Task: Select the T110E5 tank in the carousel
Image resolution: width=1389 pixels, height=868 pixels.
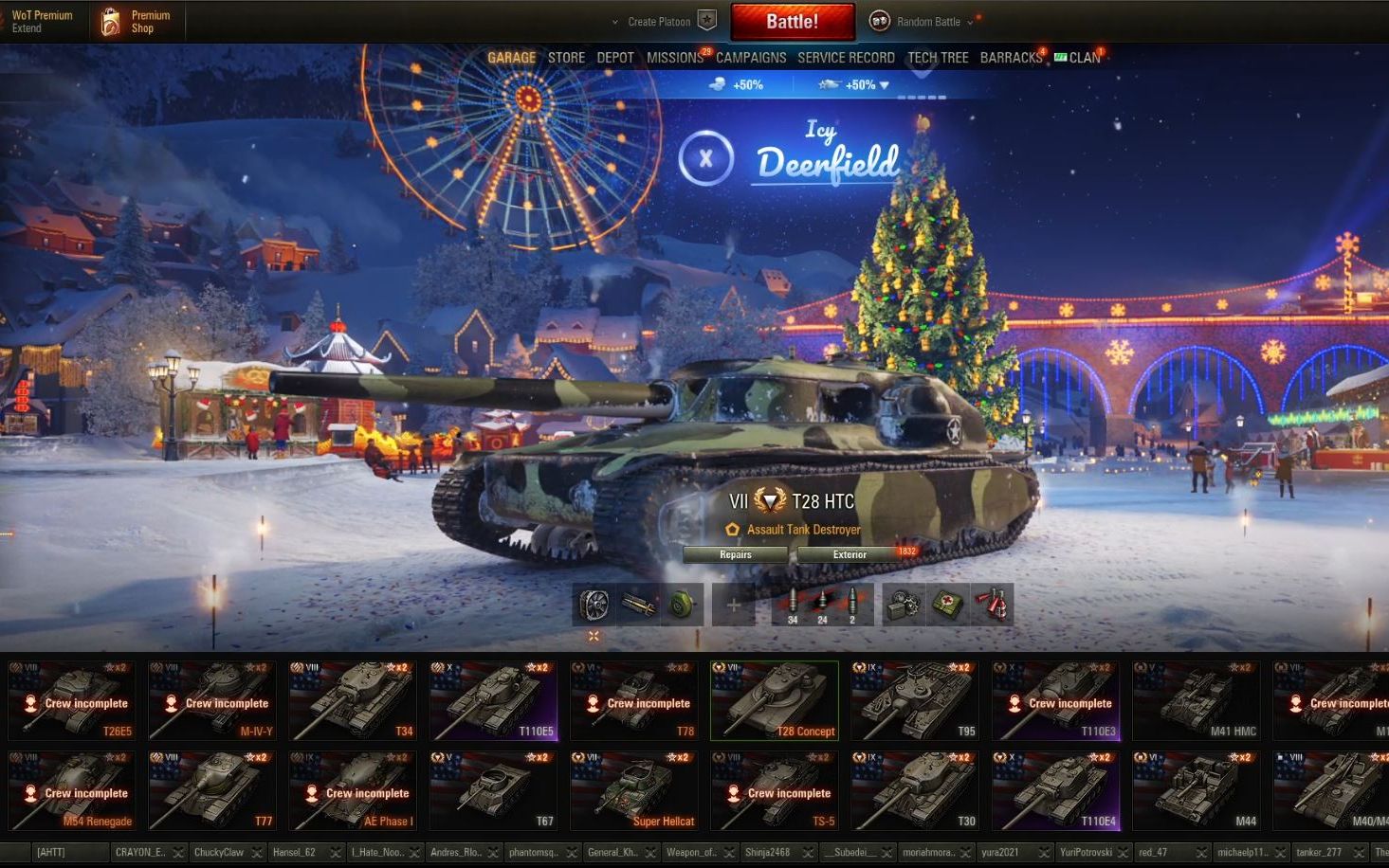Action: coord(493,700)
